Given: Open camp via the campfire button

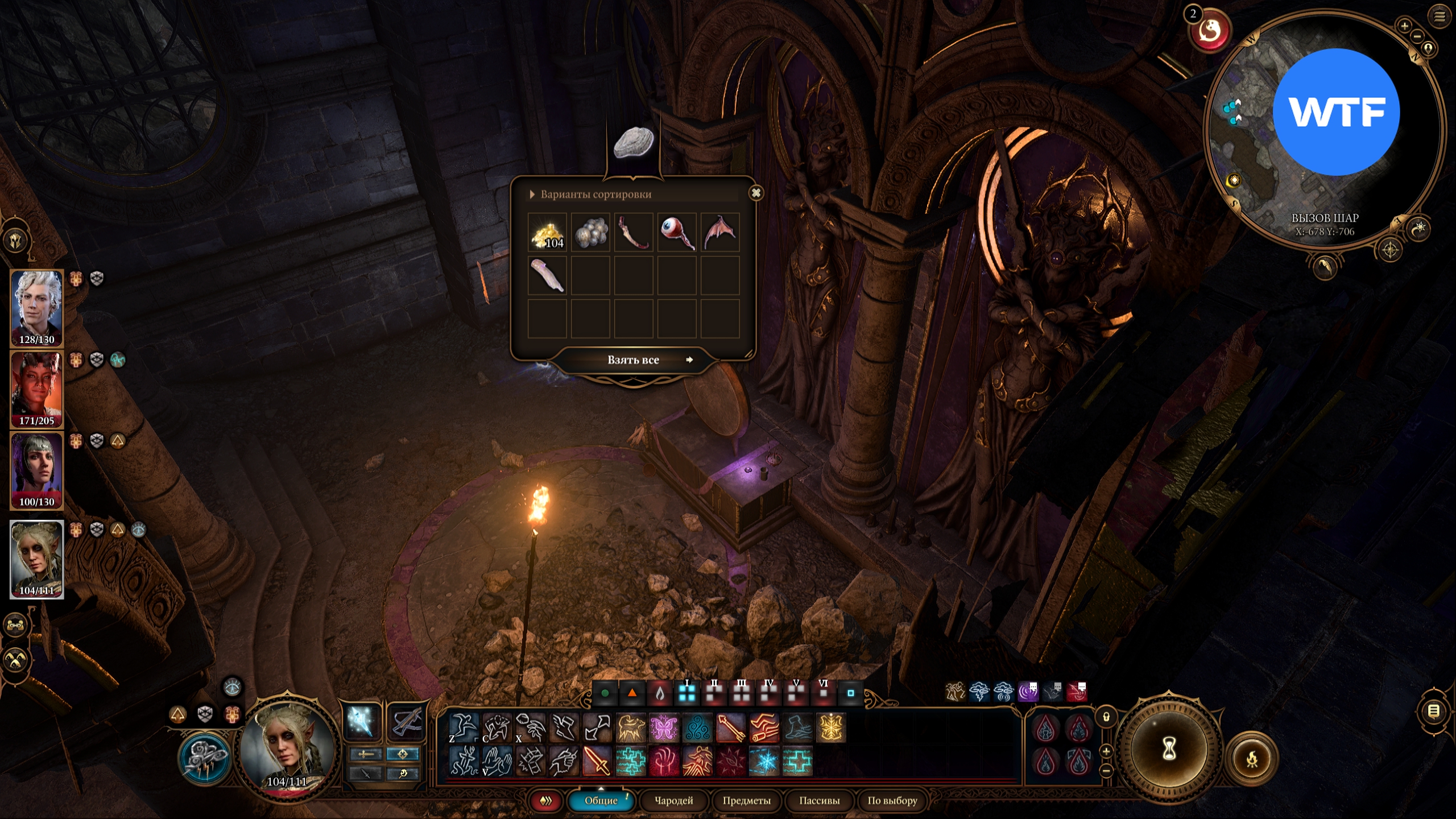Looking at the screenshot, I should (1251, 759).
